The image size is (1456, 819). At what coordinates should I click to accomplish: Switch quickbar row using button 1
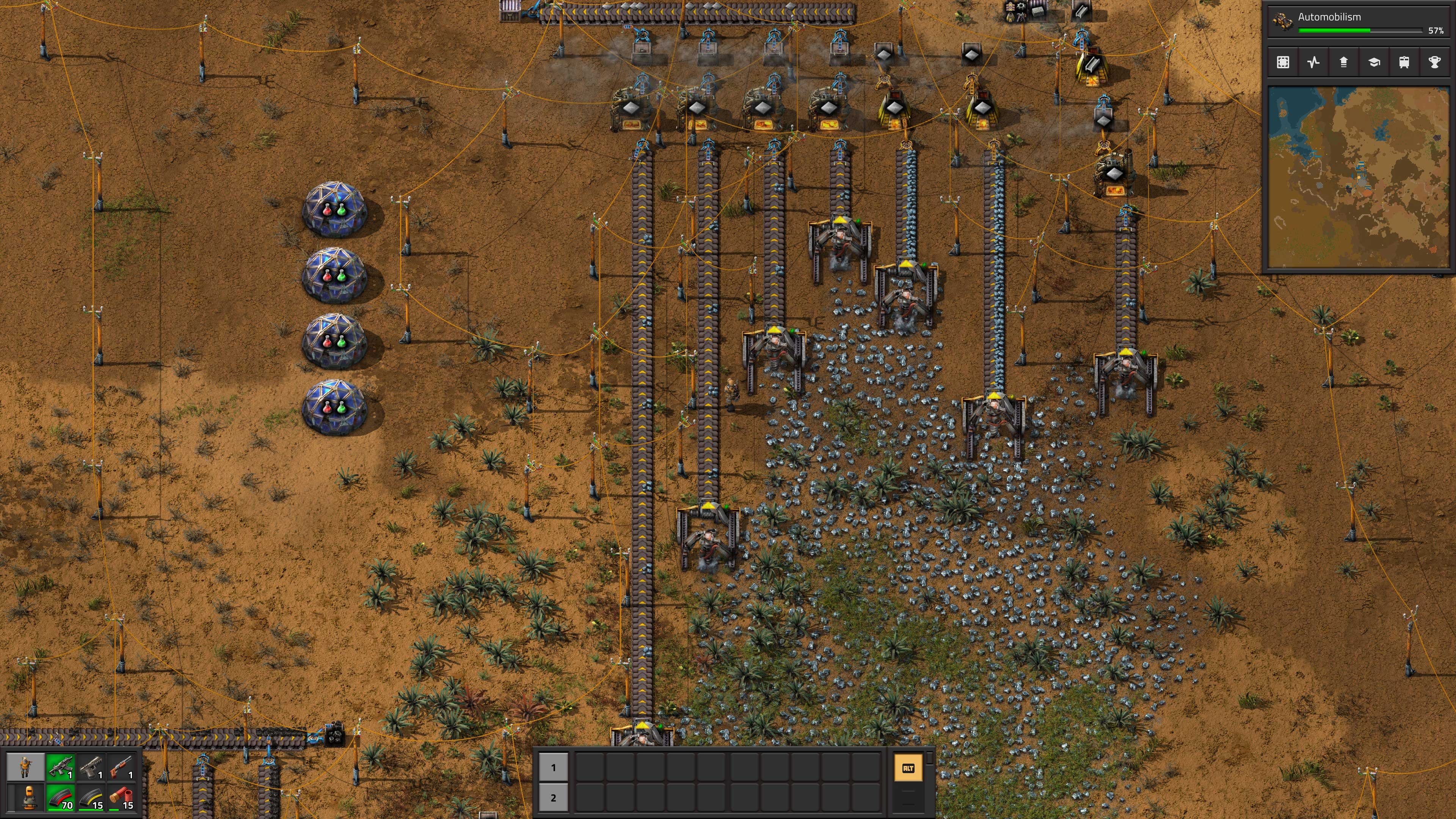pyautogui.click(x=553, y=767)
